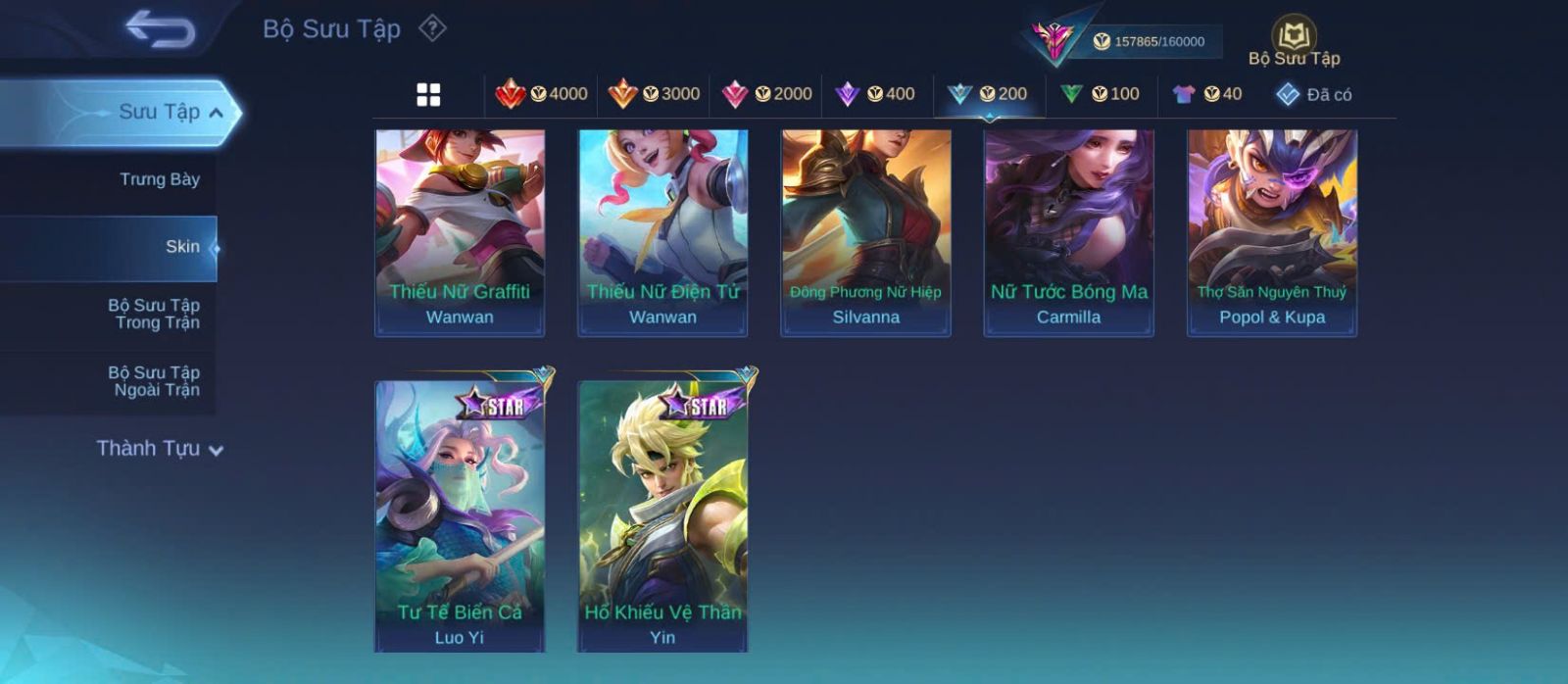
Task: Collapse the Sưu Tập menu section
Action: click(215, 113)
